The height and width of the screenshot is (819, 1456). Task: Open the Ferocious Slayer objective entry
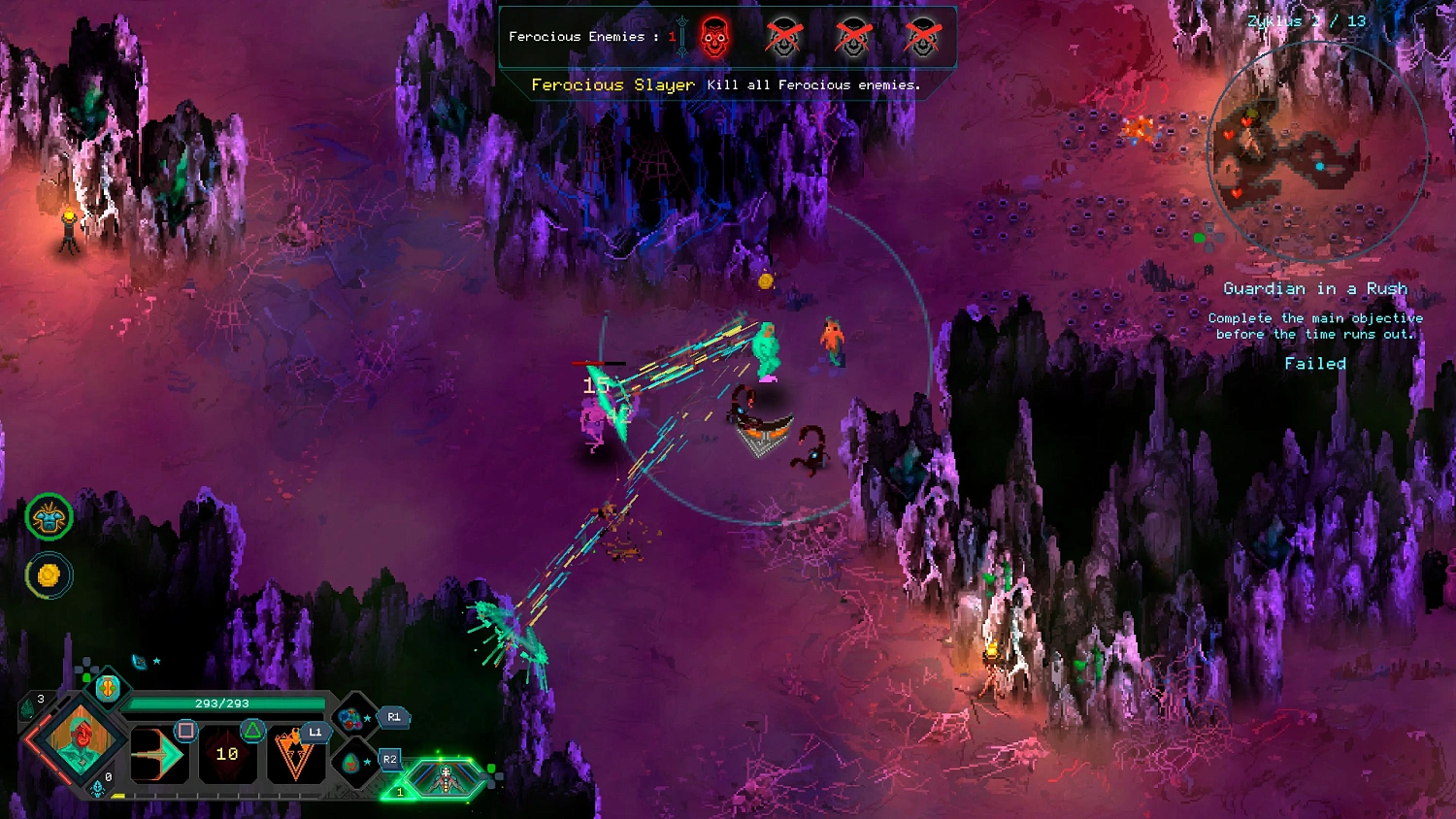point(612,84)
